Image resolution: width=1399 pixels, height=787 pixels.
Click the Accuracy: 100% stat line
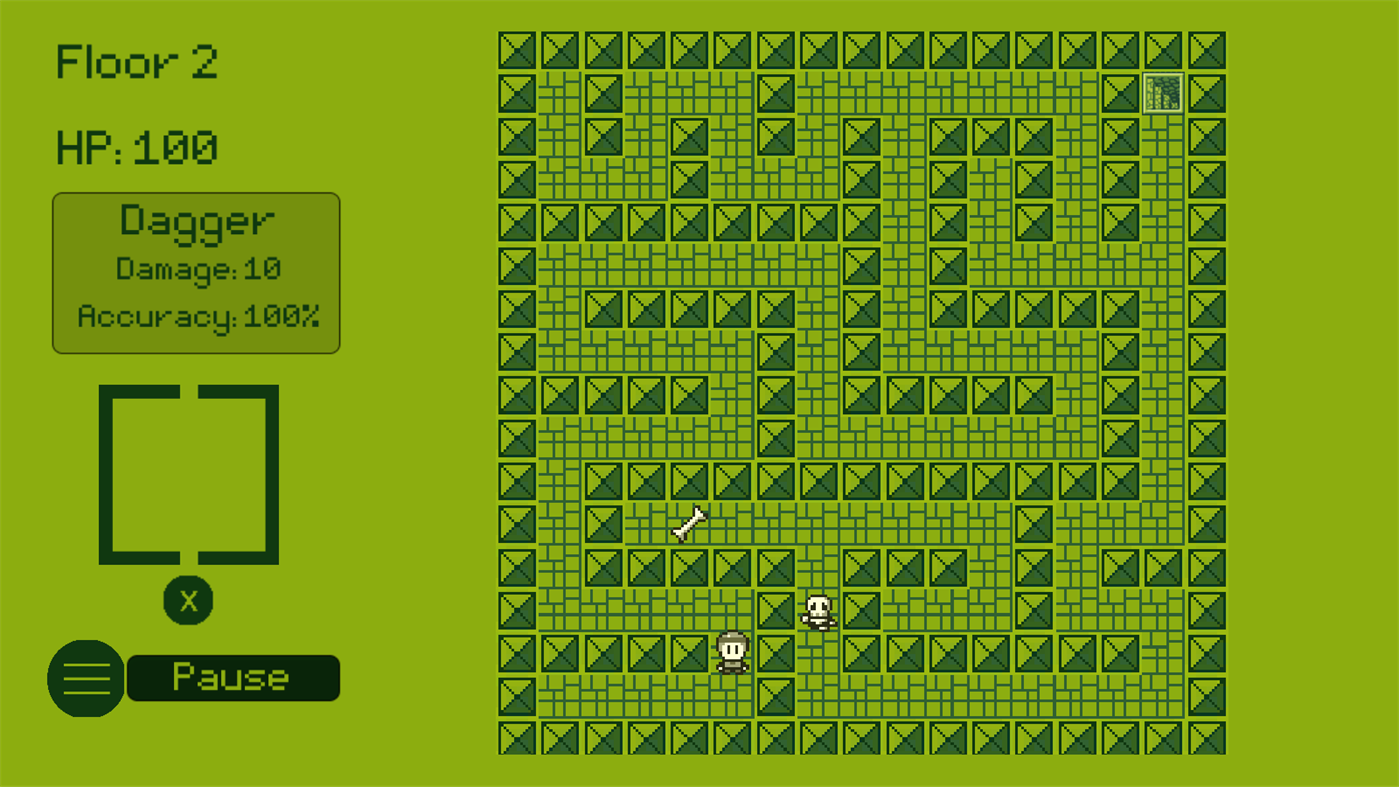pyautogui.click(x=198, y=316)
